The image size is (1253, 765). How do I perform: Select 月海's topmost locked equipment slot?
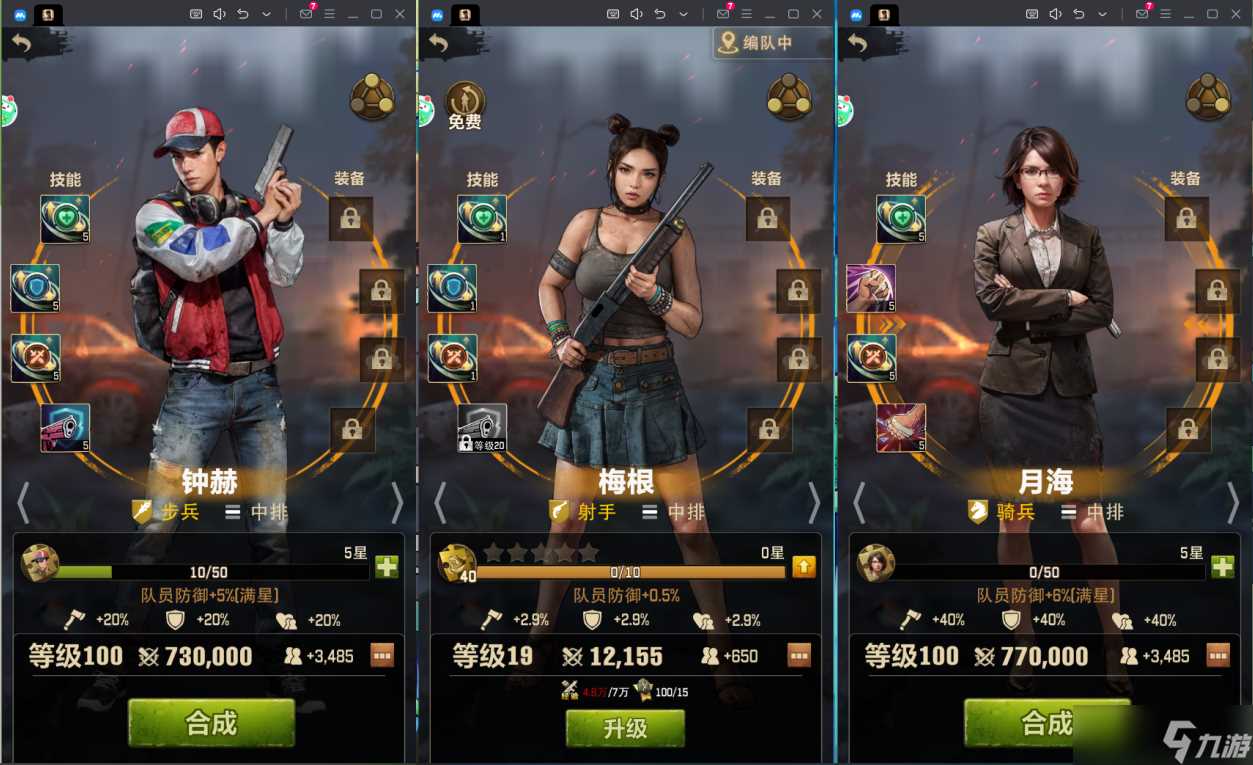click(1186, 219)
